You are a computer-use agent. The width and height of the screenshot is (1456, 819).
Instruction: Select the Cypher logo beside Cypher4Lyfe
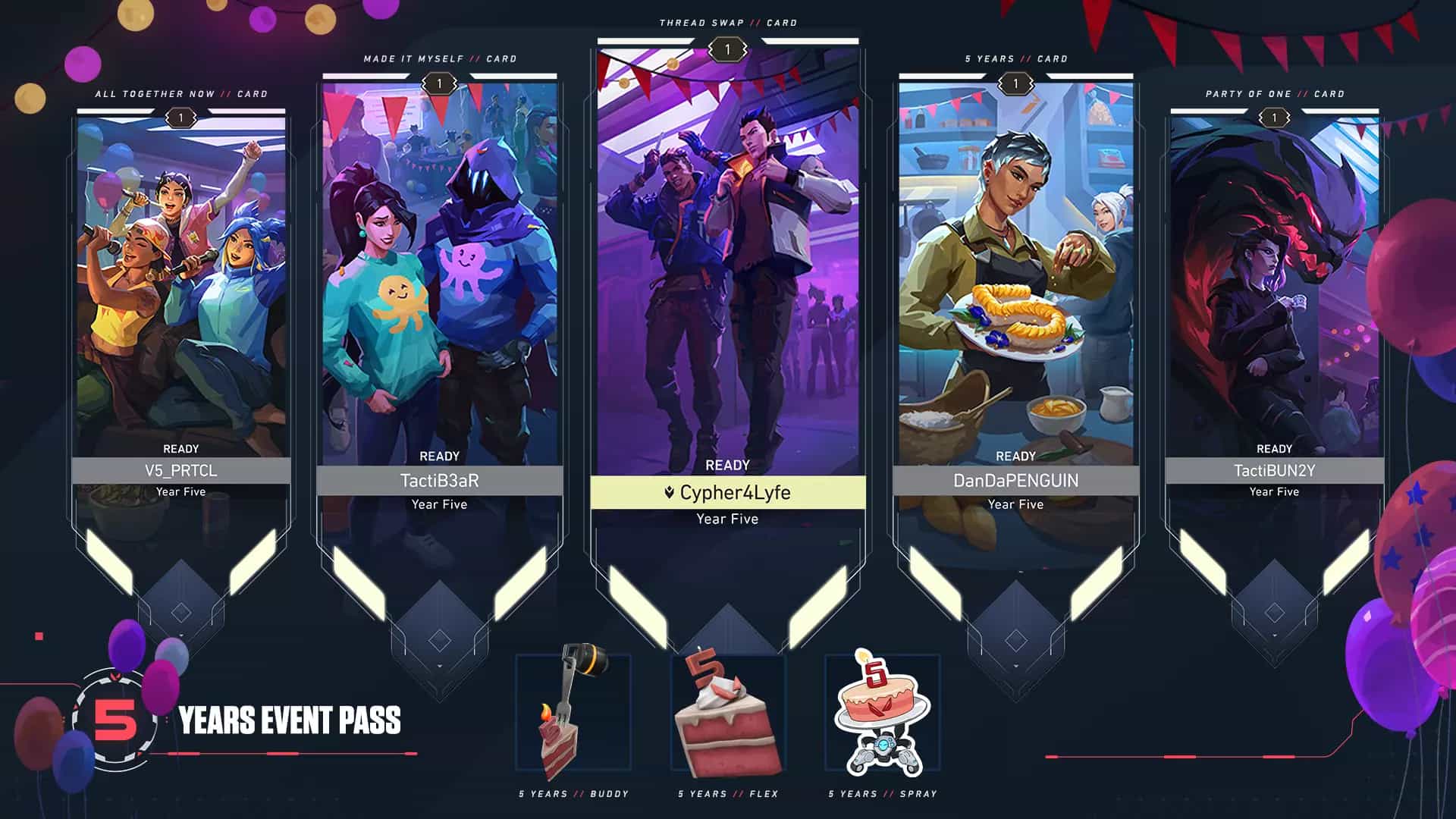pos(667,493)
